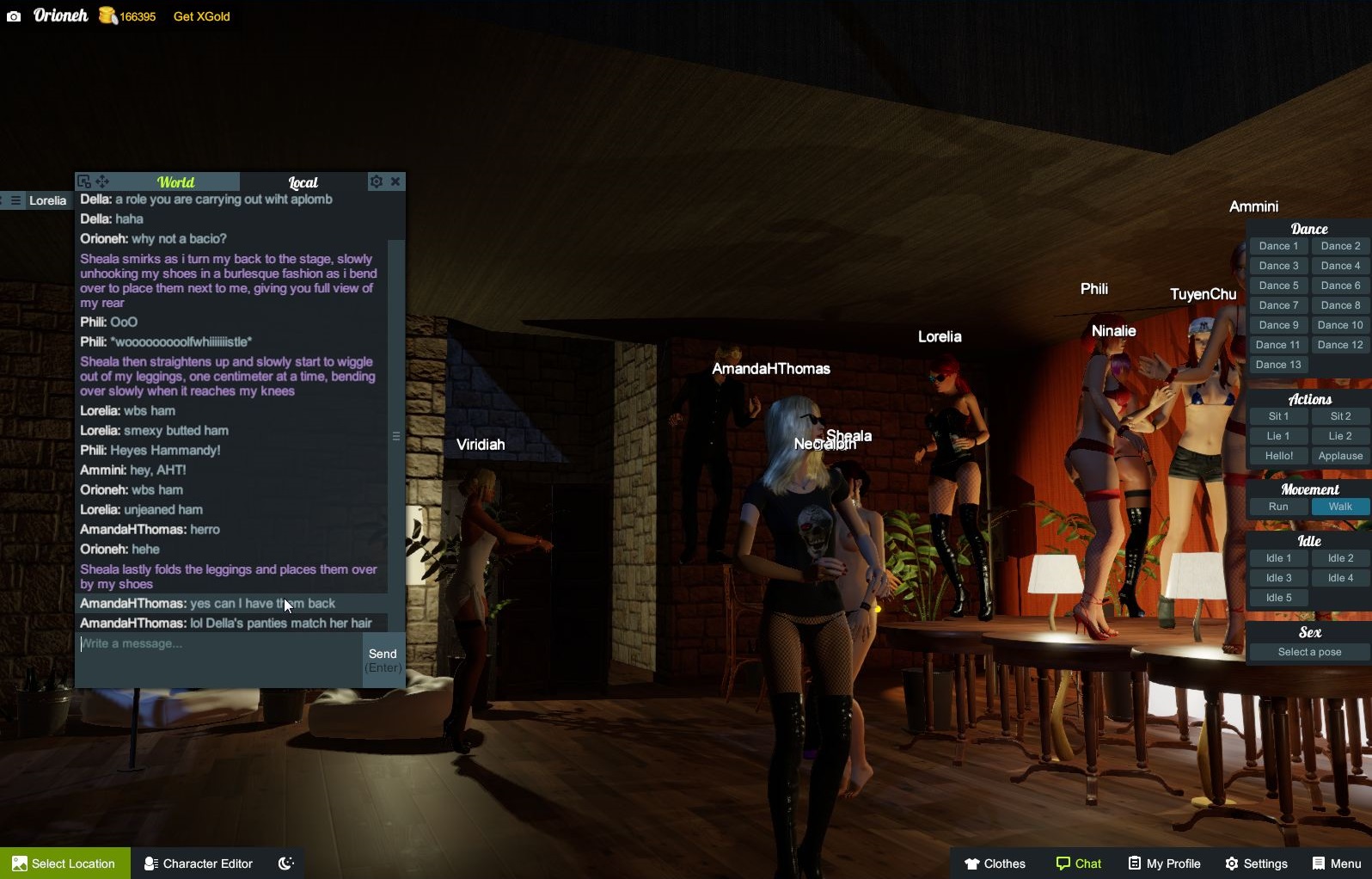Select the World chat tab
Viewport: 1372px width, 879px height.
175,181
